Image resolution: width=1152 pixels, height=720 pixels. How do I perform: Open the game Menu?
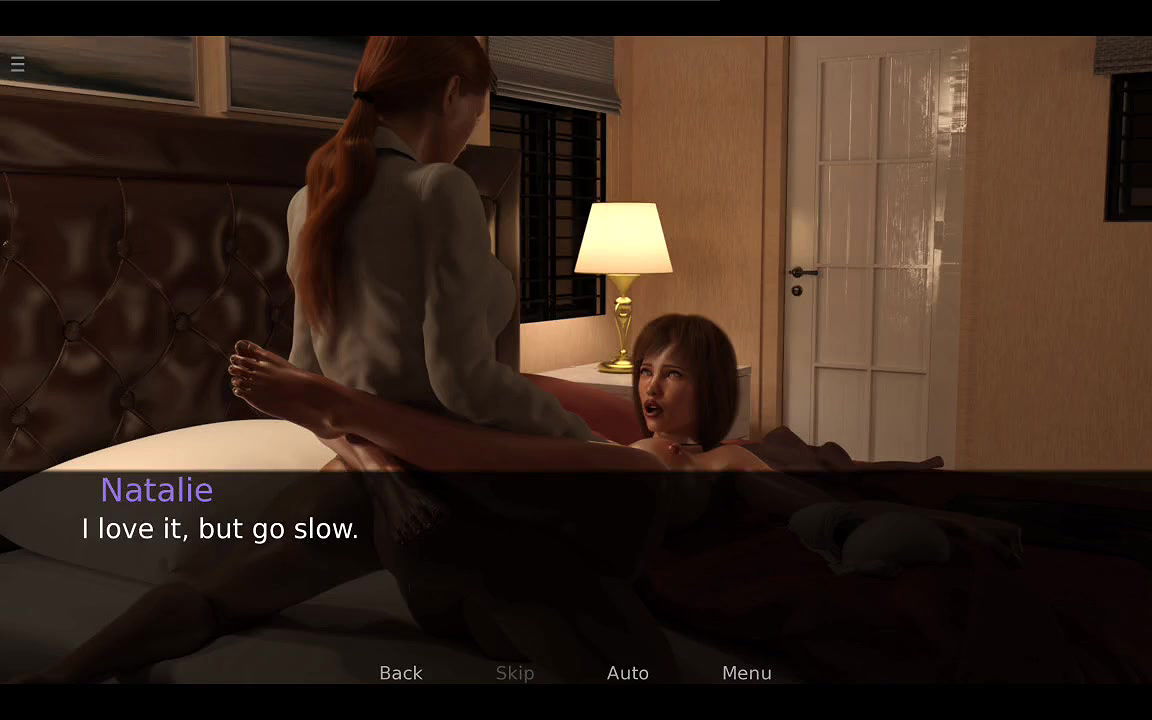[746, 673]
